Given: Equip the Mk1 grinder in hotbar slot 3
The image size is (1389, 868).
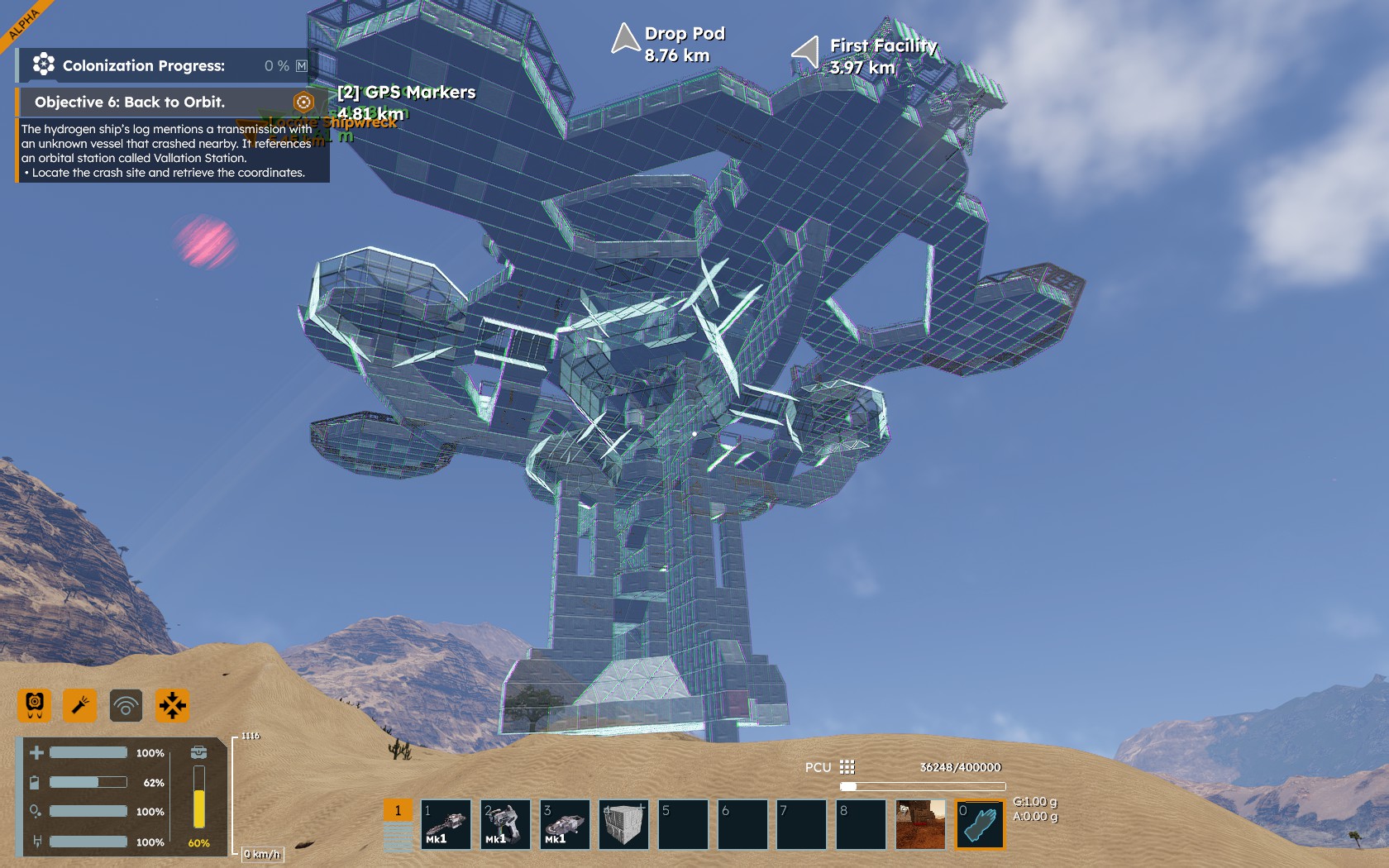Looking at the screenshot, I should (566, 824).
